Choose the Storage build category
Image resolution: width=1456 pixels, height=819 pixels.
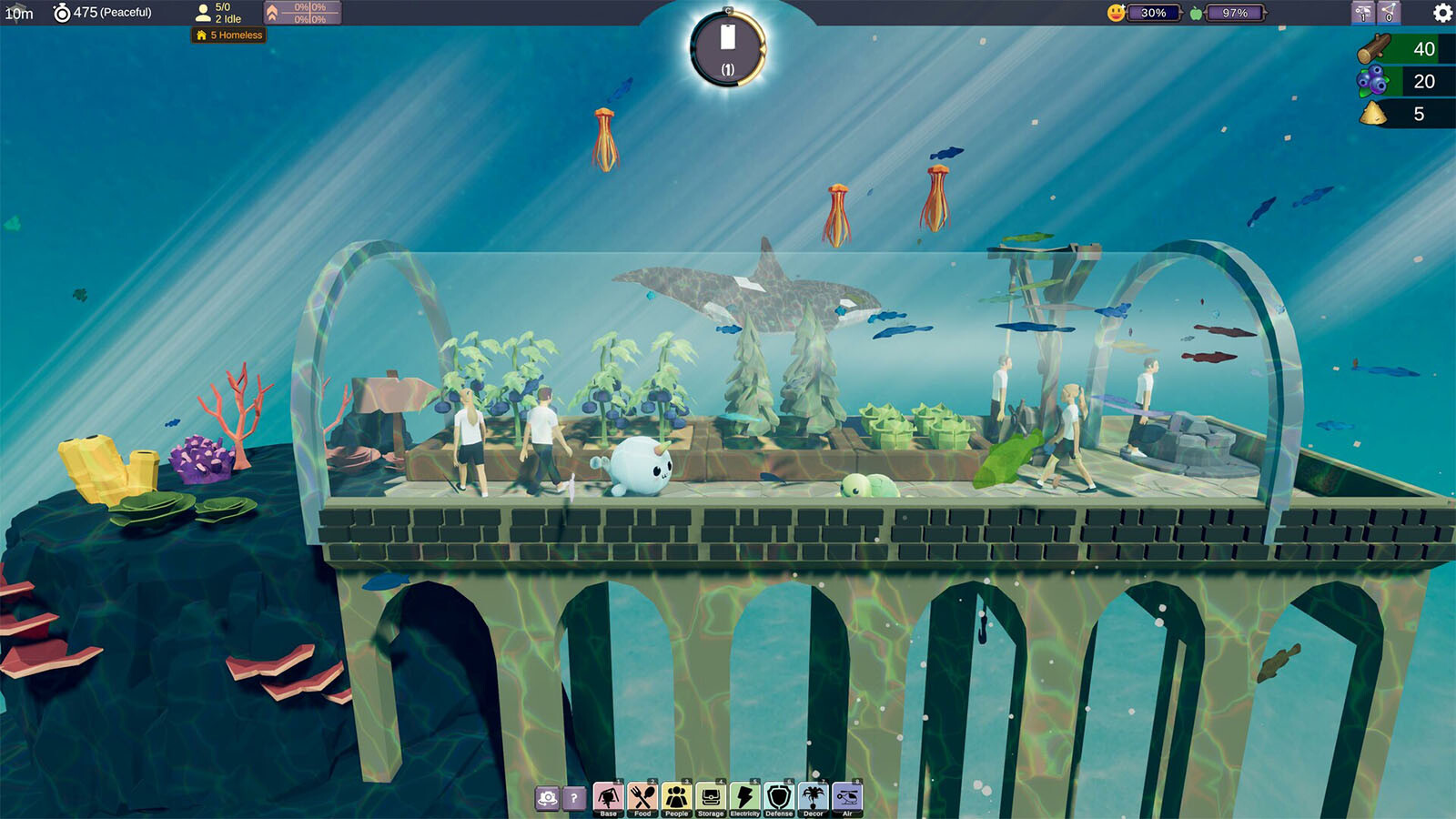pyautogui.click(x=711, y=798)
